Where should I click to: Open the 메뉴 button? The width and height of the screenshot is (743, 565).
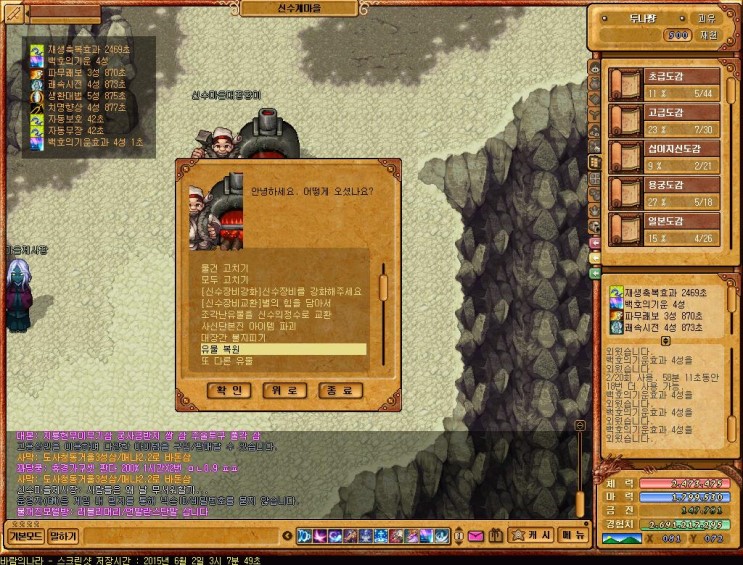coord(573,537)
